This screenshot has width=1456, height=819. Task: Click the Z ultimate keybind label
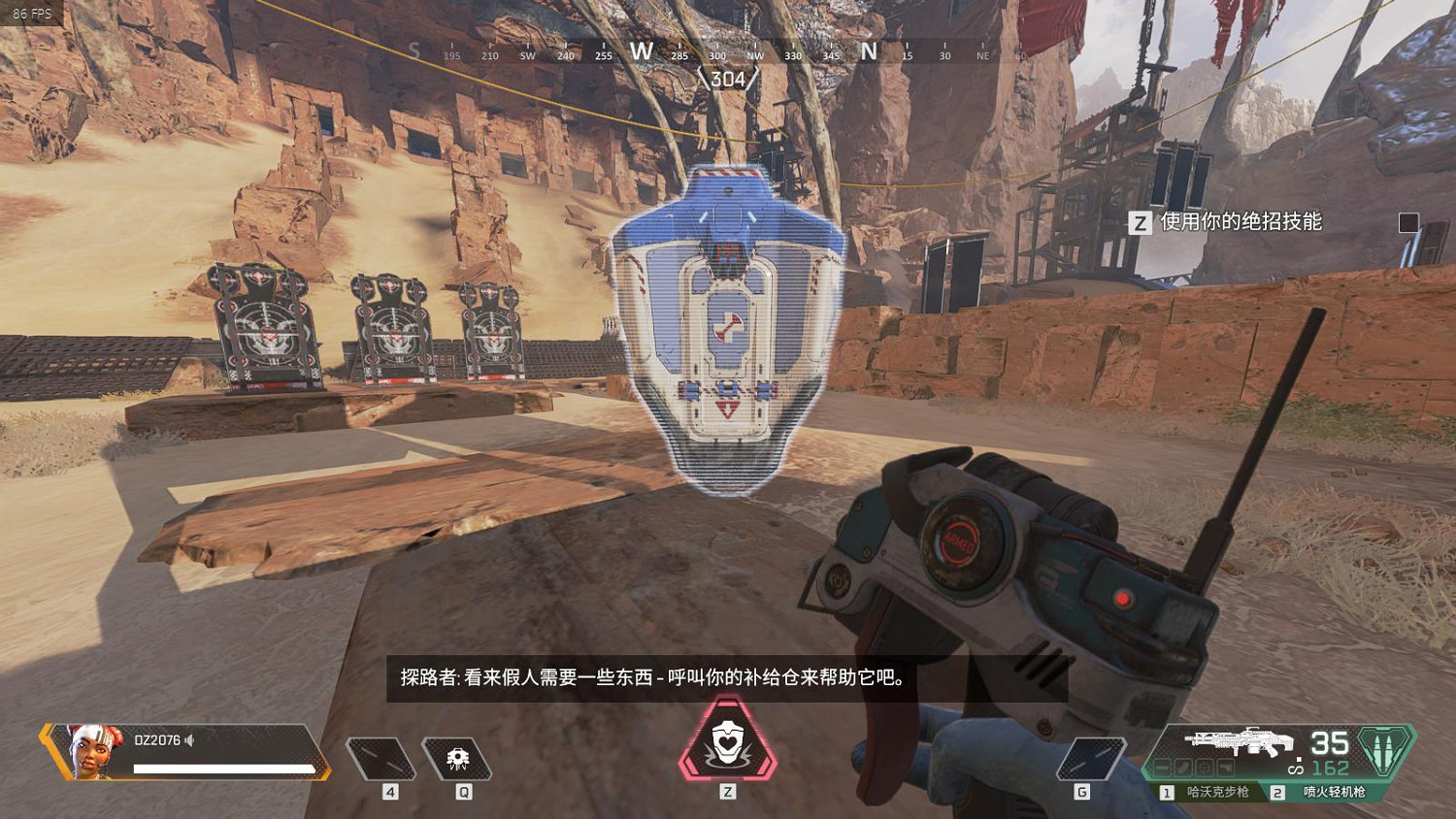click(728, 791)
